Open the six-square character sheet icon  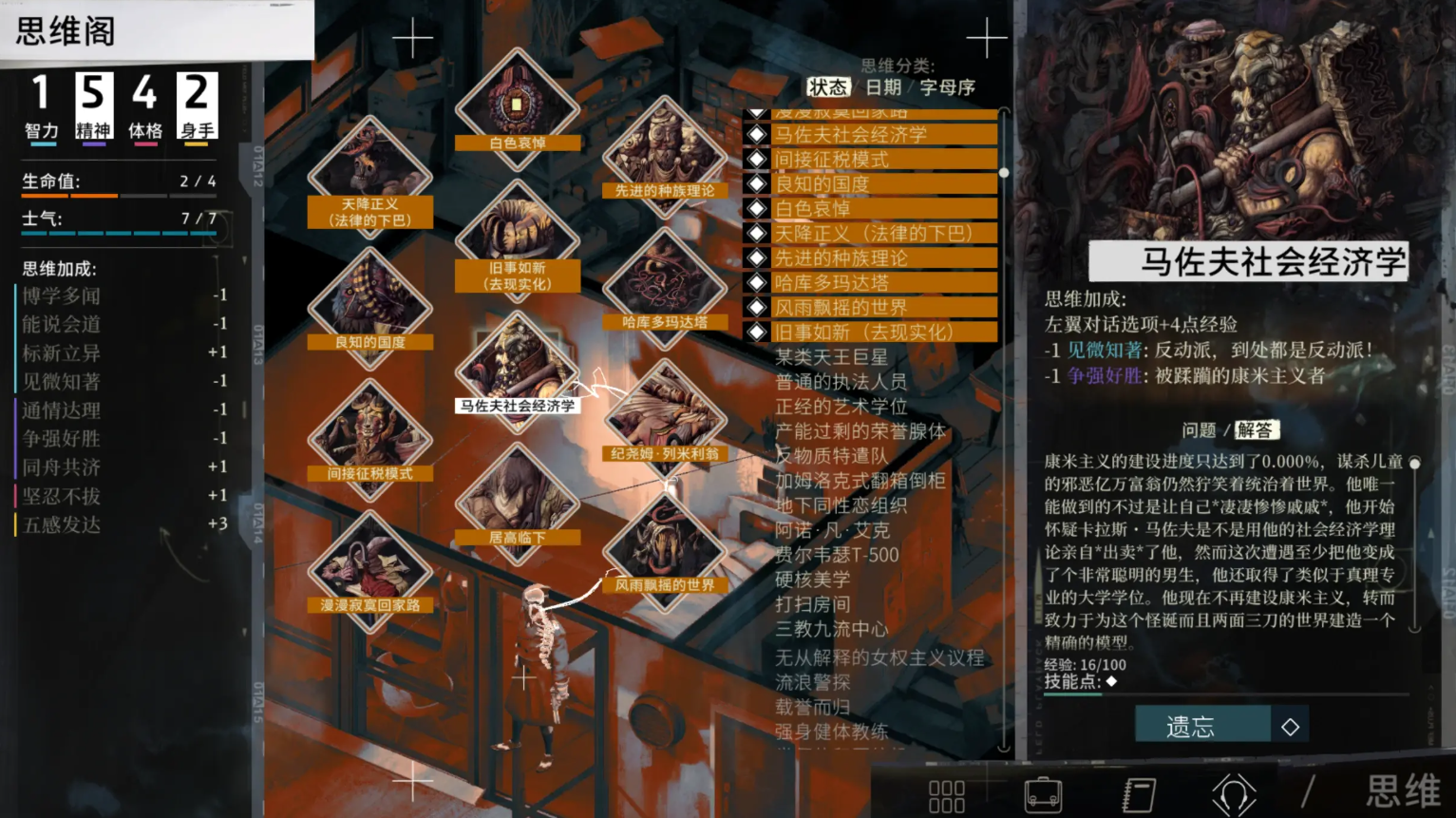tap(946, 796)
